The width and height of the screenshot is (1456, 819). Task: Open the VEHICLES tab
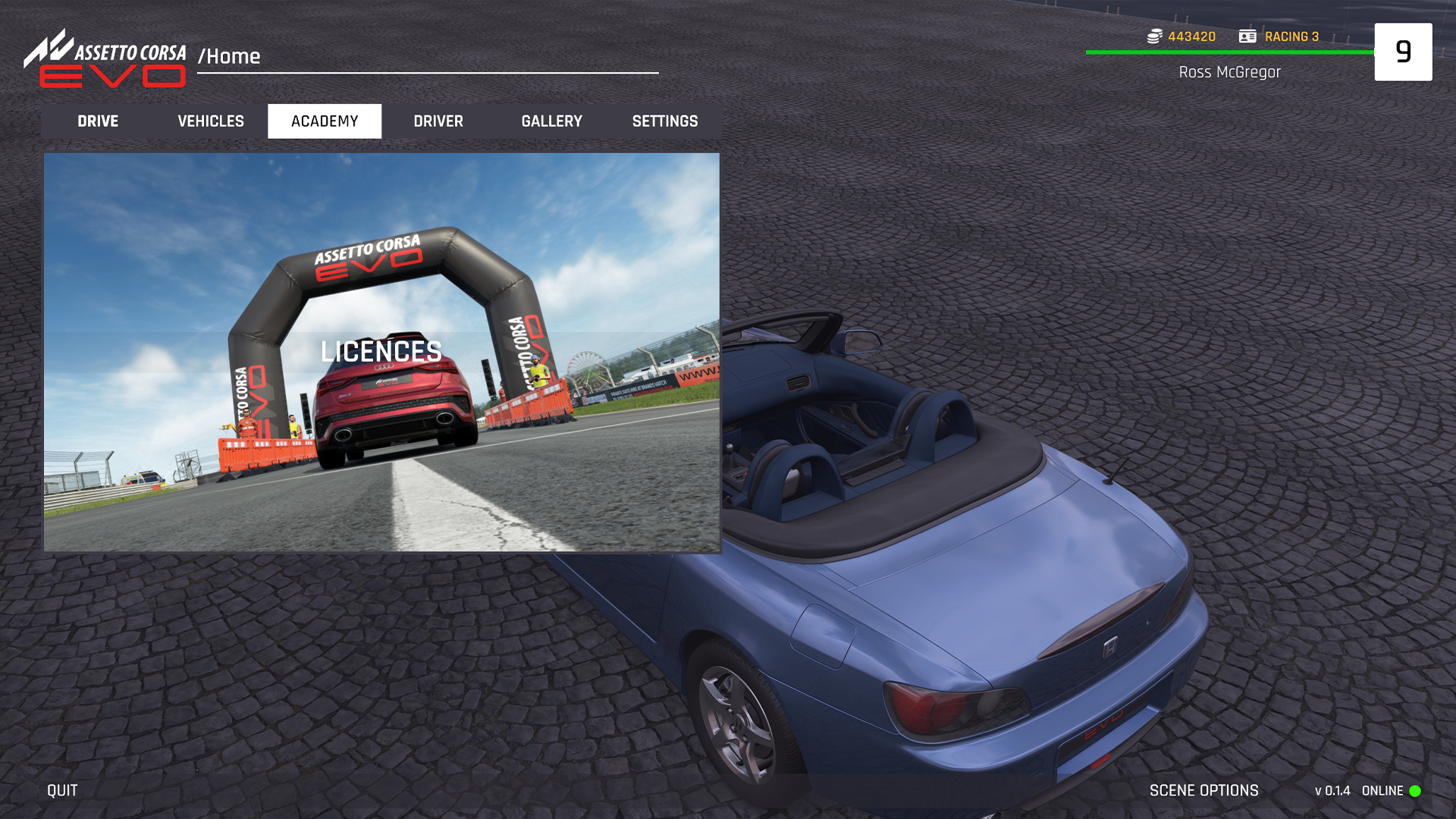point(210,121)
